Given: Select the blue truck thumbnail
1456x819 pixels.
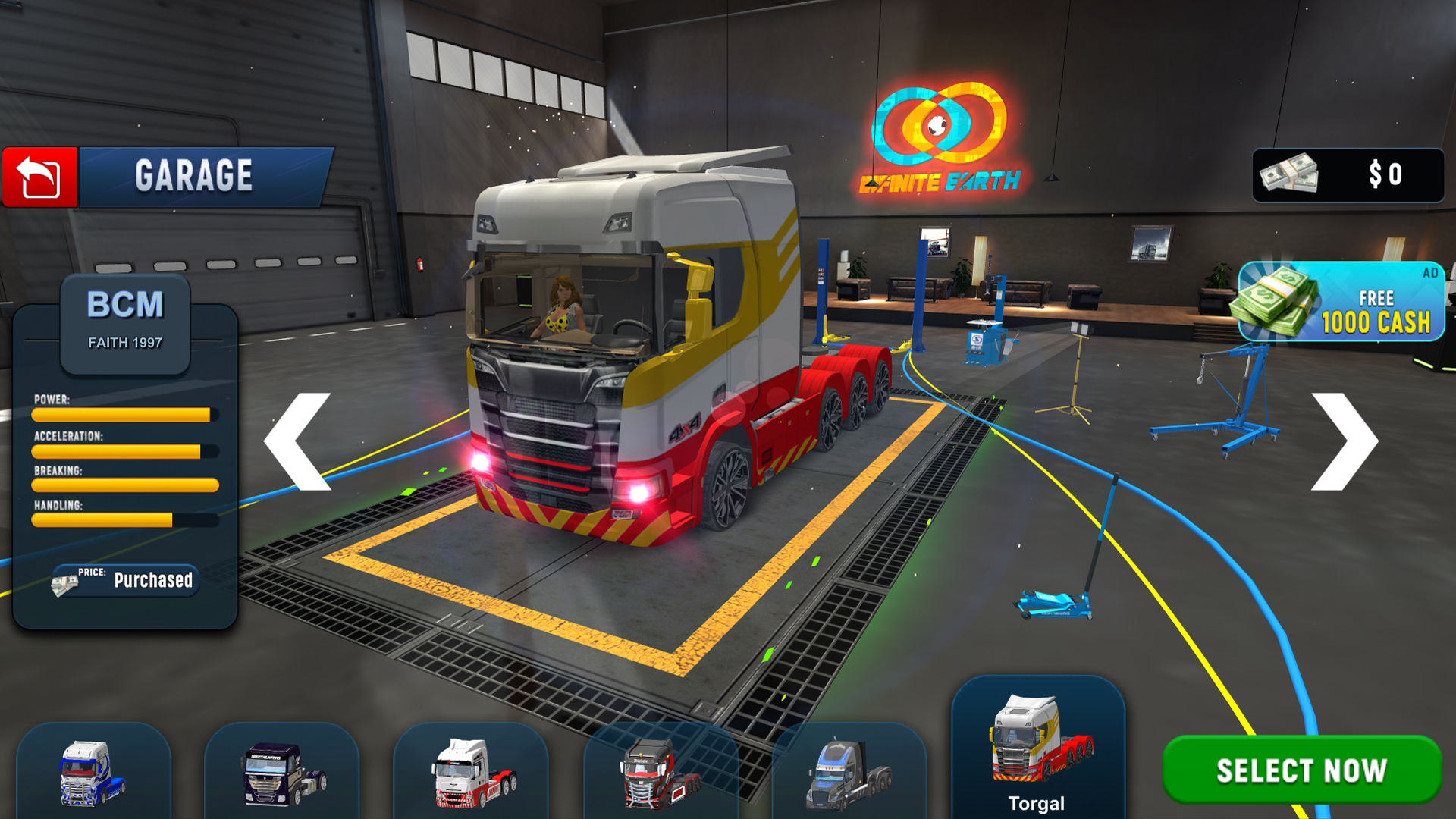Looking at the screenshot, I should [x=93, y=773].
